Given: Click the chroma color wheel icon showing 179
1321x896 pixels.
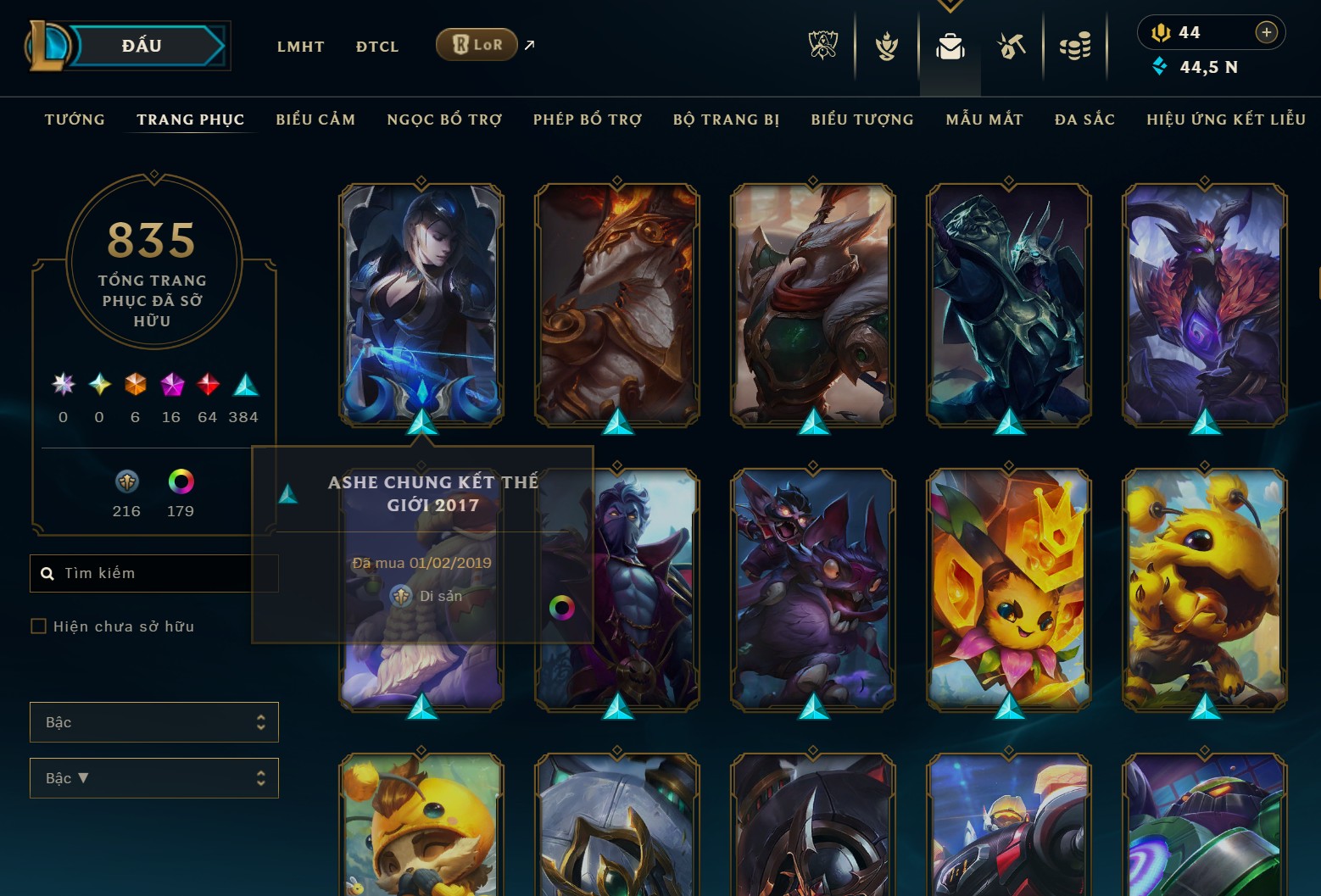Looking at the screenshot, I should pyautogui.click(x=179, y=483).
